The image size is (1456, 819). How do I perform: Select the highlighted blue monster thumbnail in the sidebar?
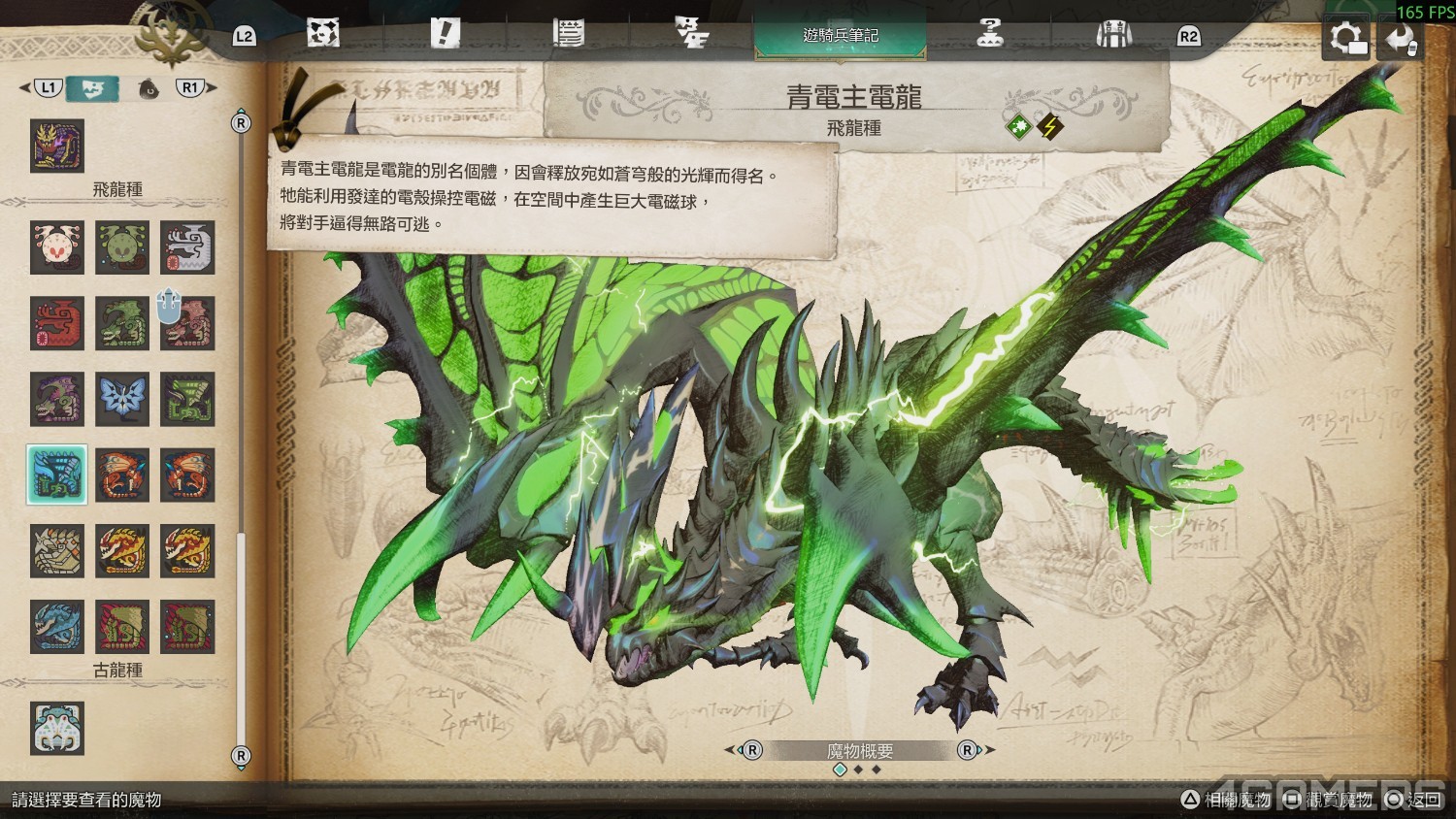pos(57,475)
